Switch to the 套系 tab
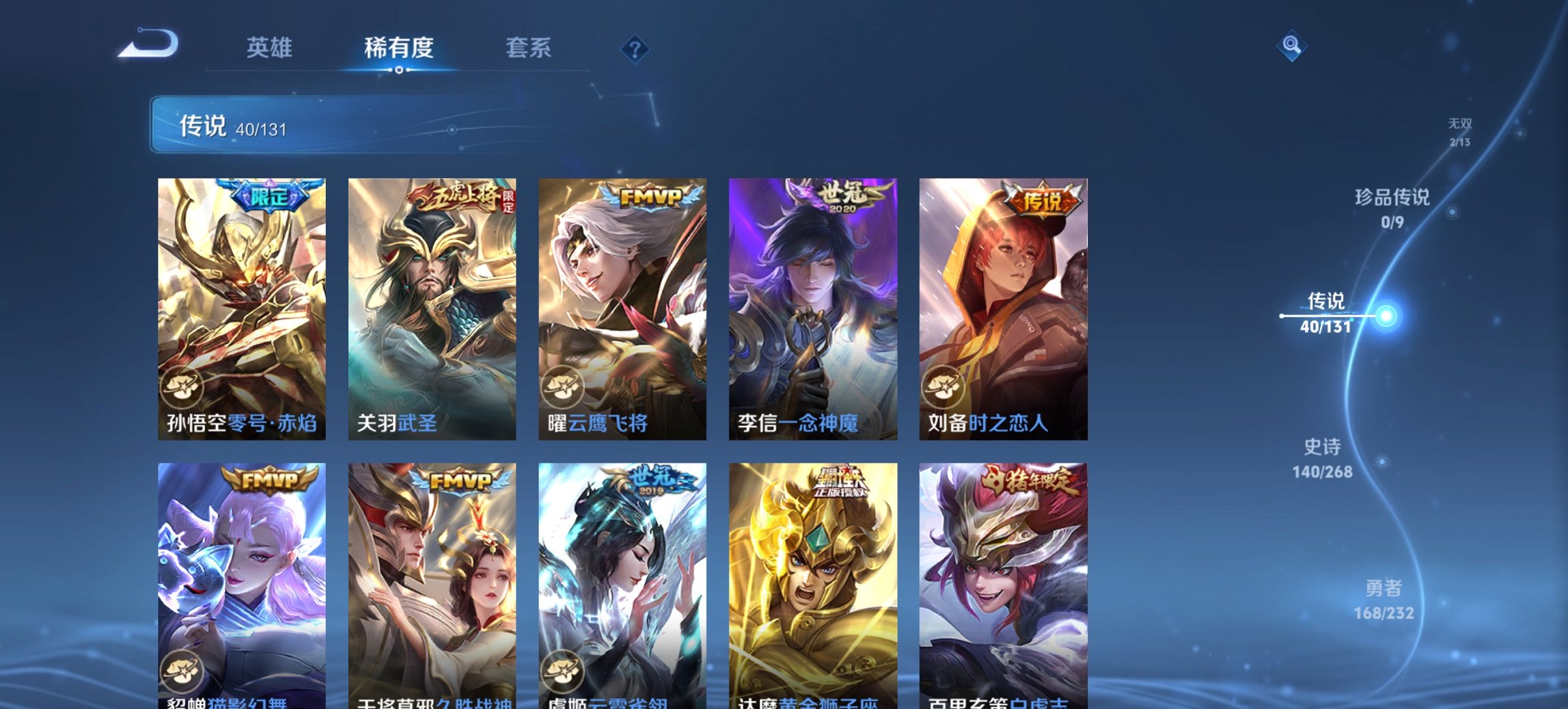 click(529, 48)
